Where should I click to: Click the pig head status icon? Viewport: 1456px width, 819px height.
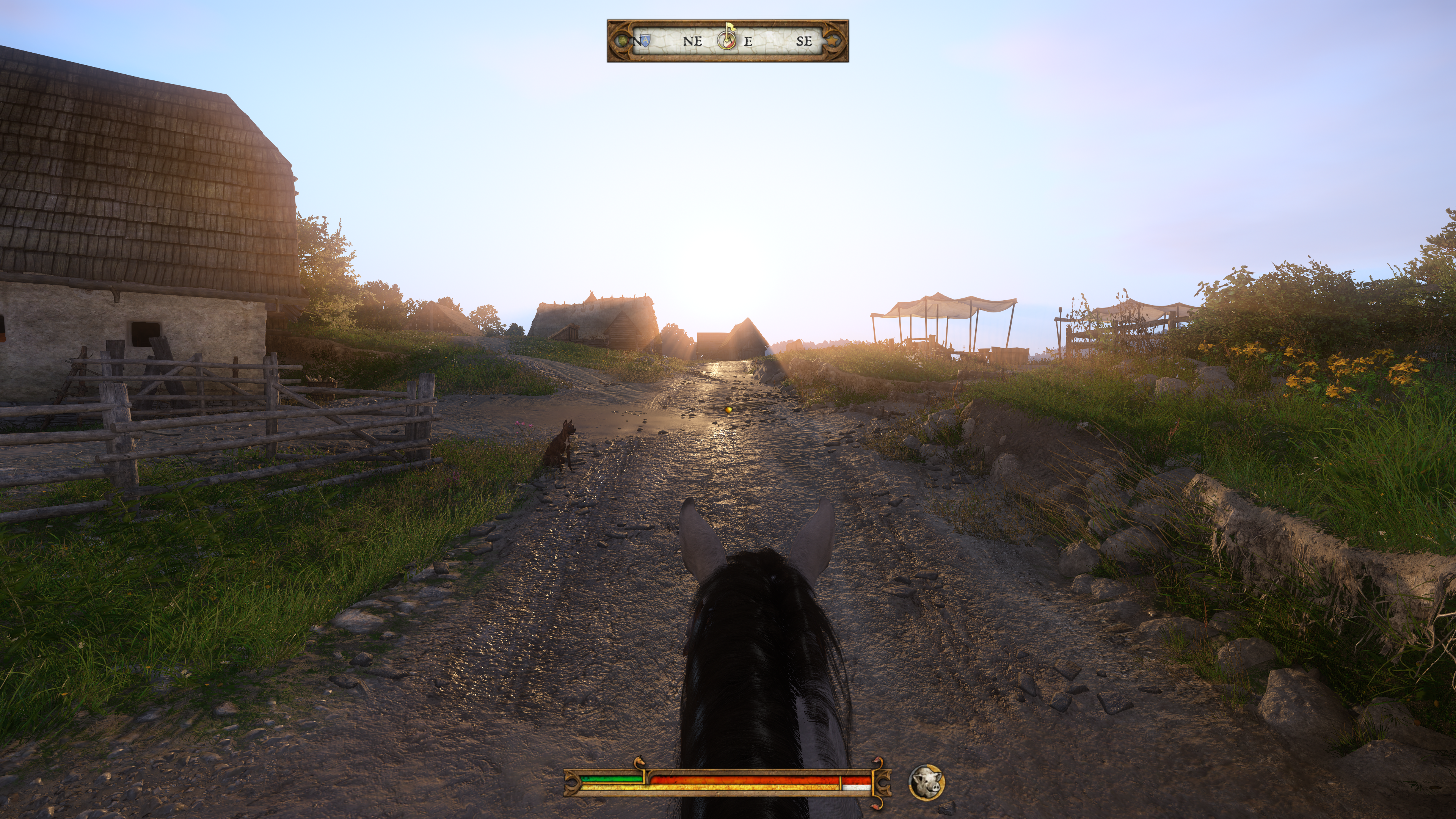[x=926, y=782]
